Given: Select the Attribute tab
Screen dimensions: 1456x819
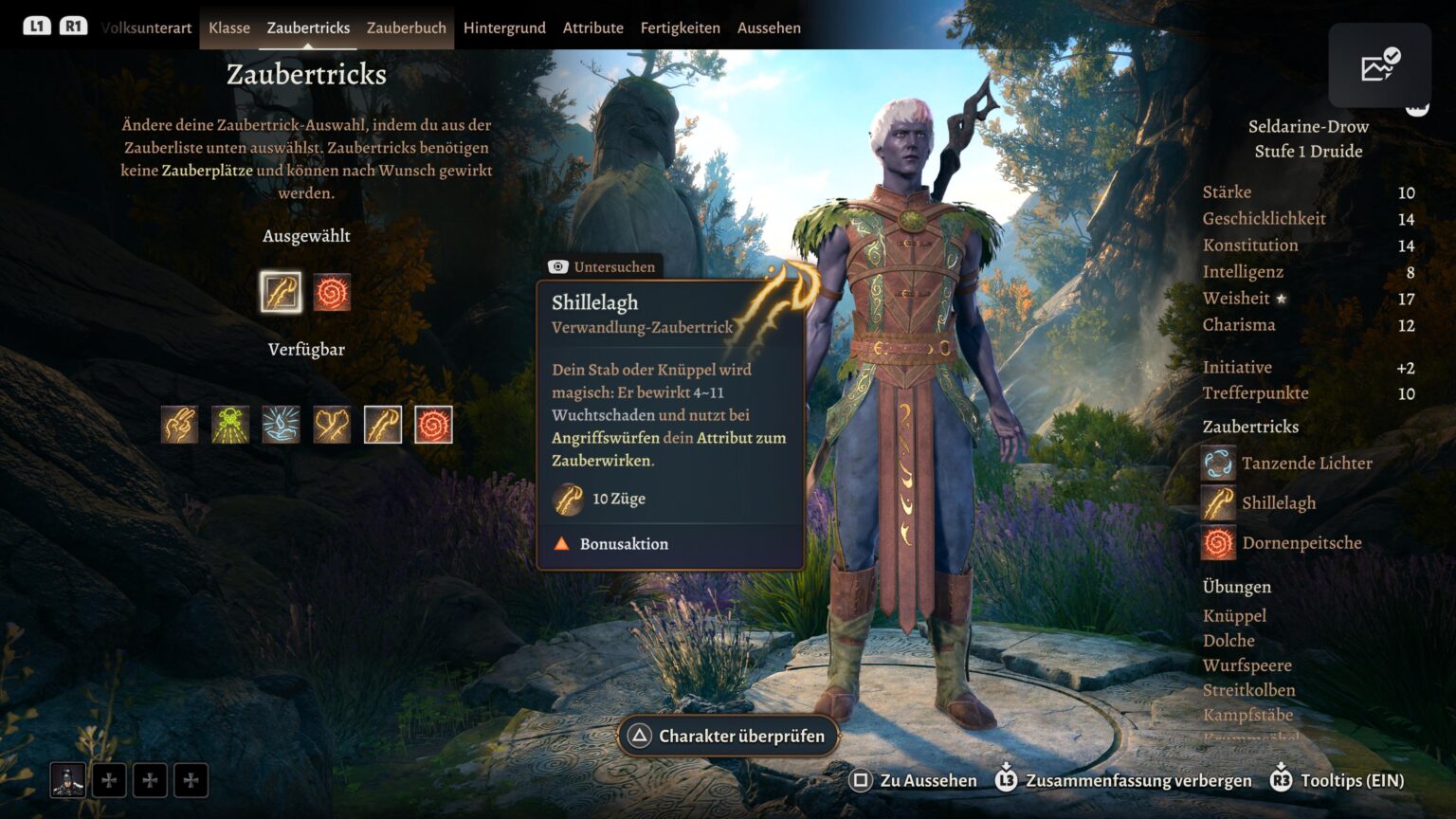Looking at the screenshot, I should 592,27.
